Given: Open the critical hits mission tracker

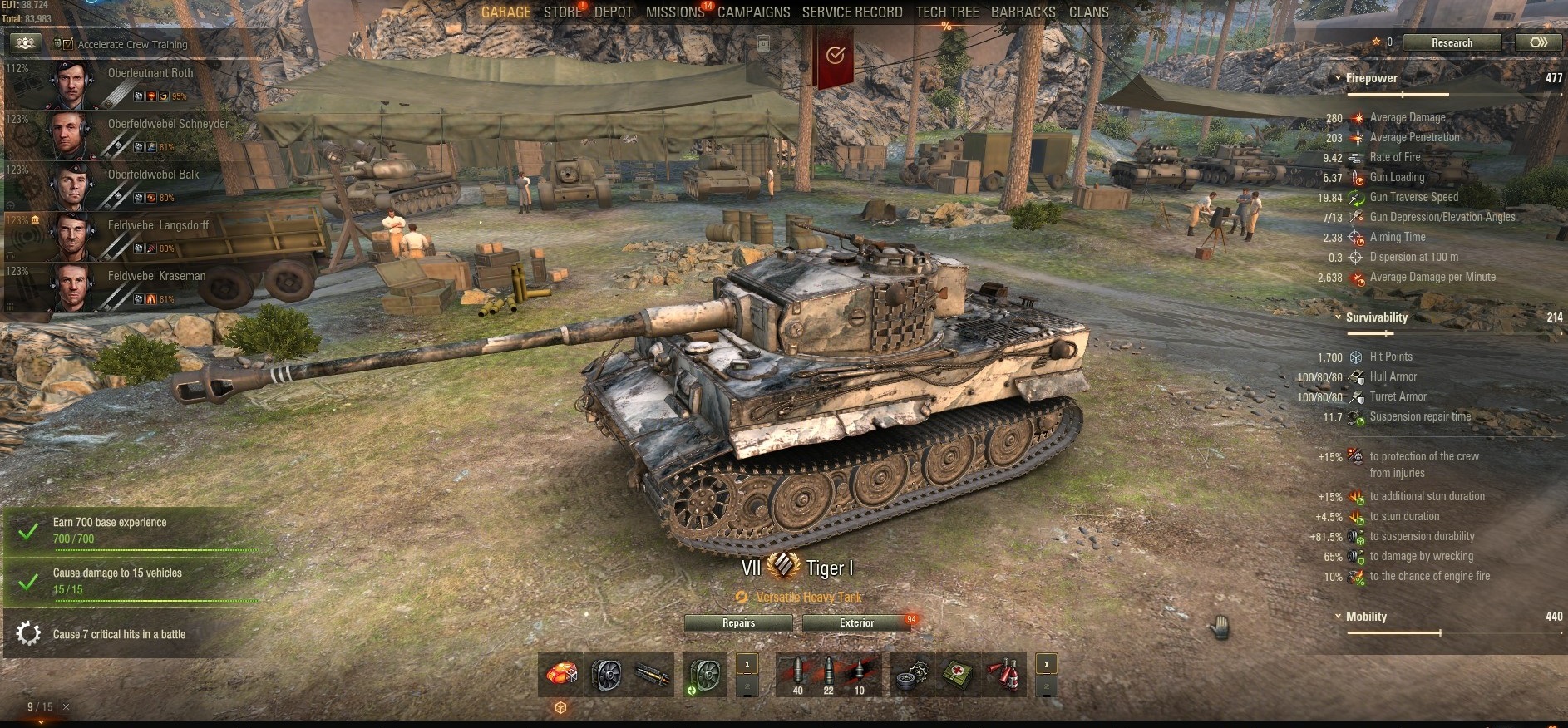Looking at the screenshot, I should click(119, 634).
